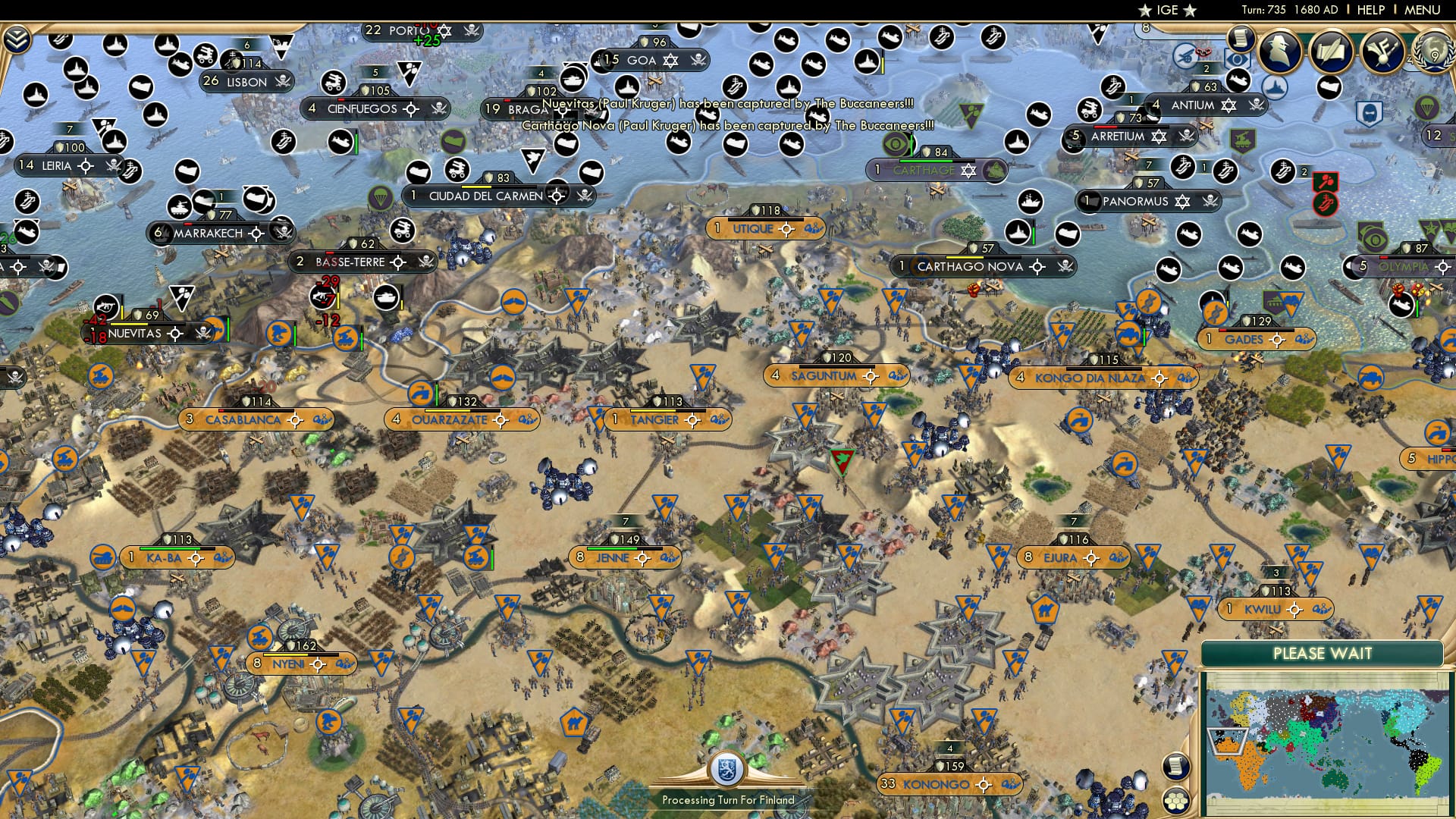The height and width of the screenshot is (819, 1456).
Task: Select a battleship unit icon near Lisbon
Action: pos(167,44)
